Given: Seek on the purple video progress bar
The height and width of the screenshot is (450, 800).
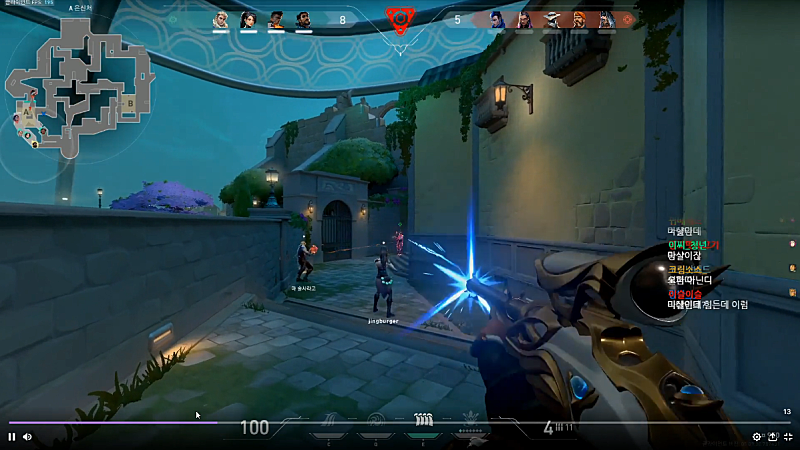Looking at the screenshot, I should click(110, 423).
